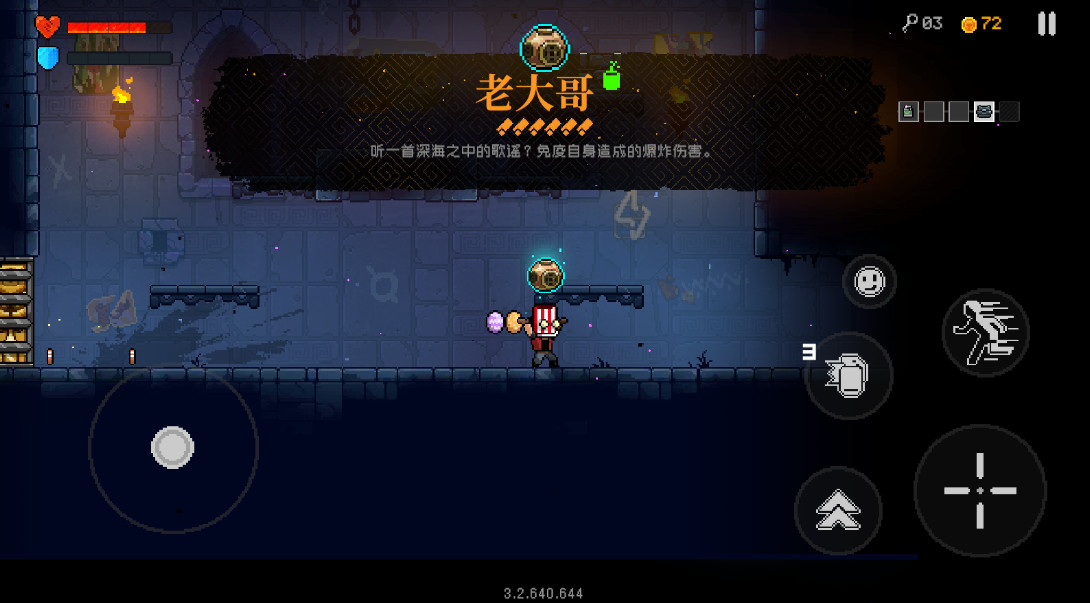This screenshot has height=603, width=1090.
Task: Throw a grenade
Action: (848, 376)
